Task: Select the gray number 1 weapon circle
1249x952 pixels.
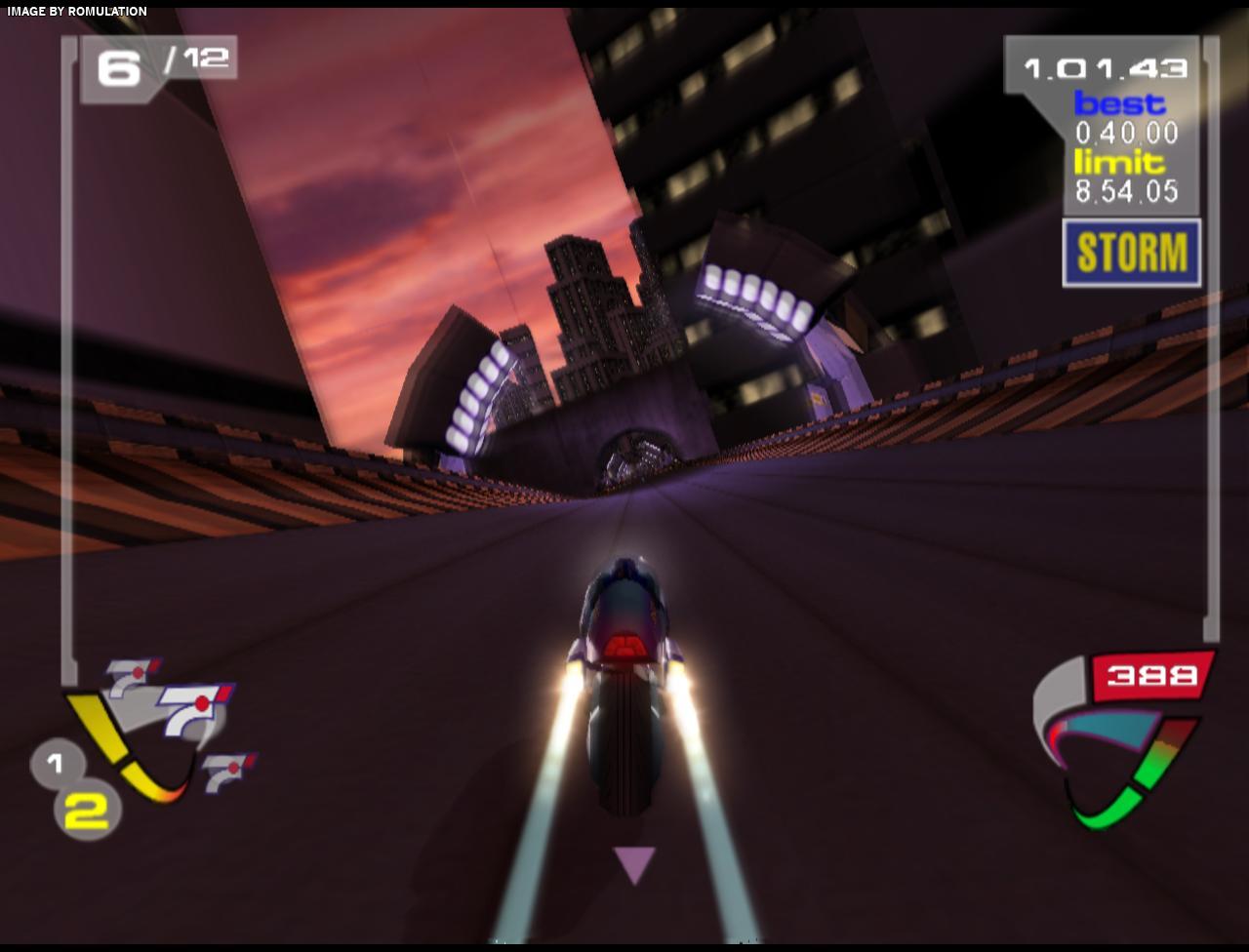Action: pyautogui.click(x=55, y=763)
